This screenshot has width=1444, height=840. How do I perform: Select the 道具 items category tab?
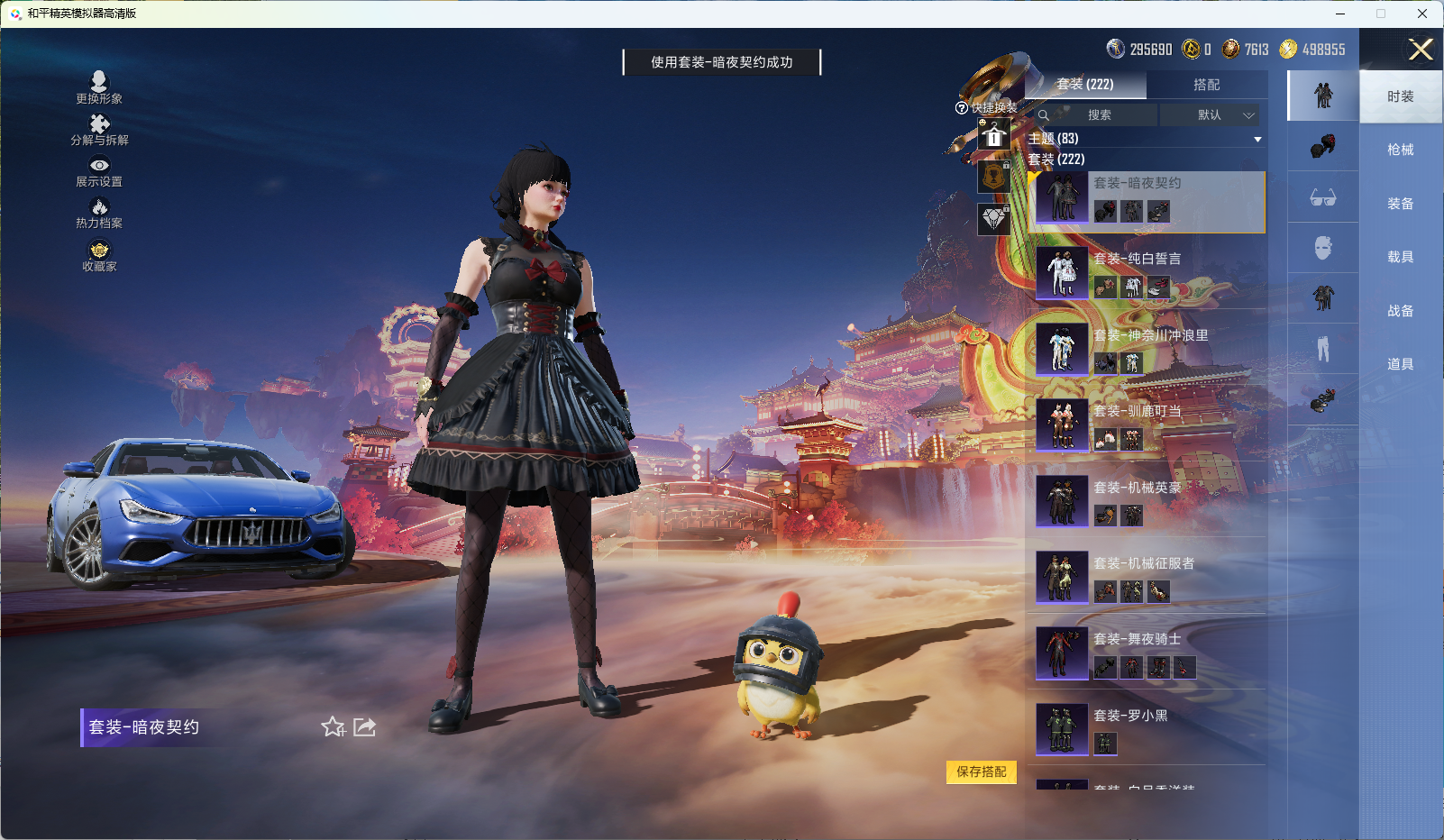pos(1400,363)
